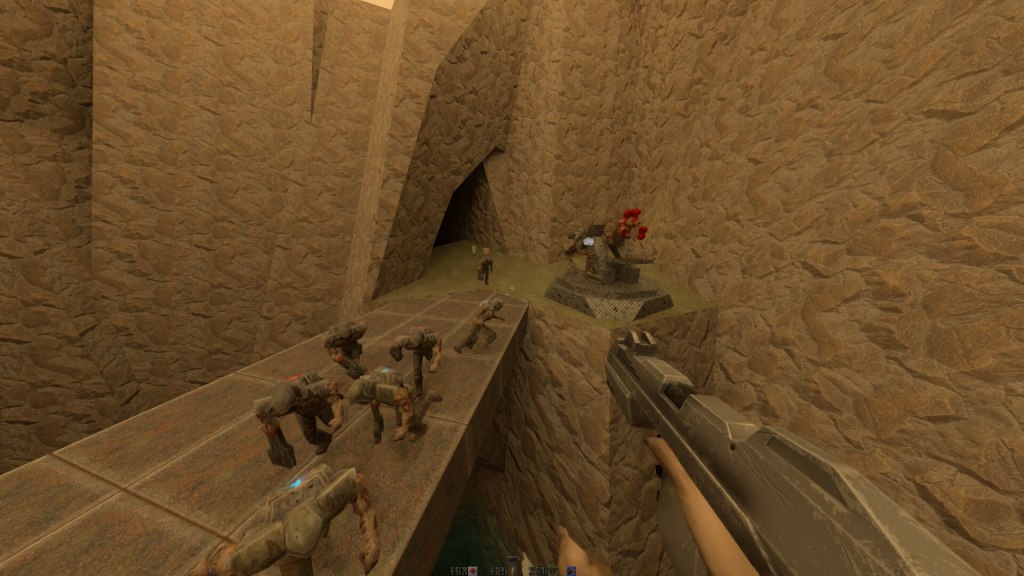The height and width of the screenshot is (576, 1024).
Task: Click the blue item icon in the HUD
Action: [571, 571]
